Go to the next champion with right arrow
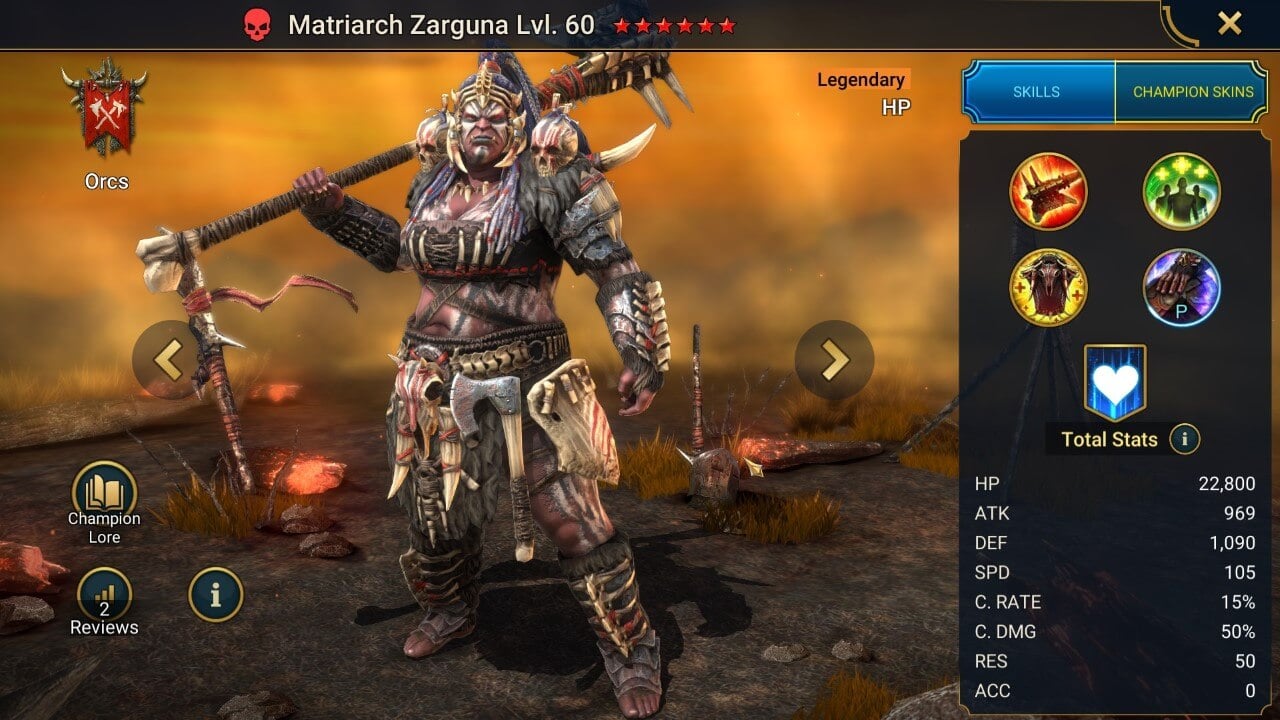Viewport: 1280px width, 720px height. (834, 360)
